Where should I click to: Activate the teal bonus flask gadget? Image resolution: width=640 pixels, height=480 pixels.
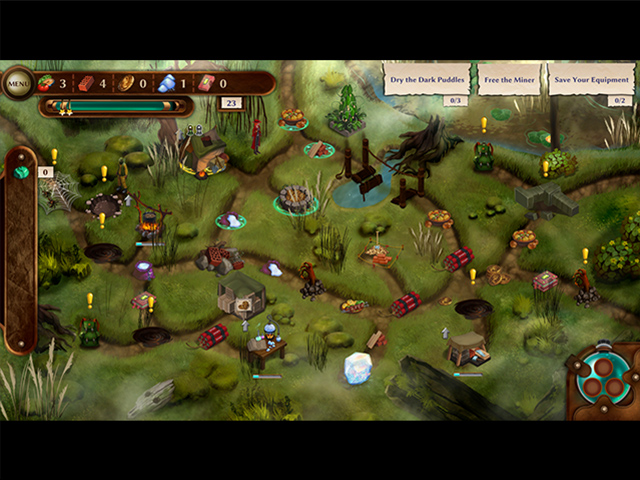[x=601, y=377]
